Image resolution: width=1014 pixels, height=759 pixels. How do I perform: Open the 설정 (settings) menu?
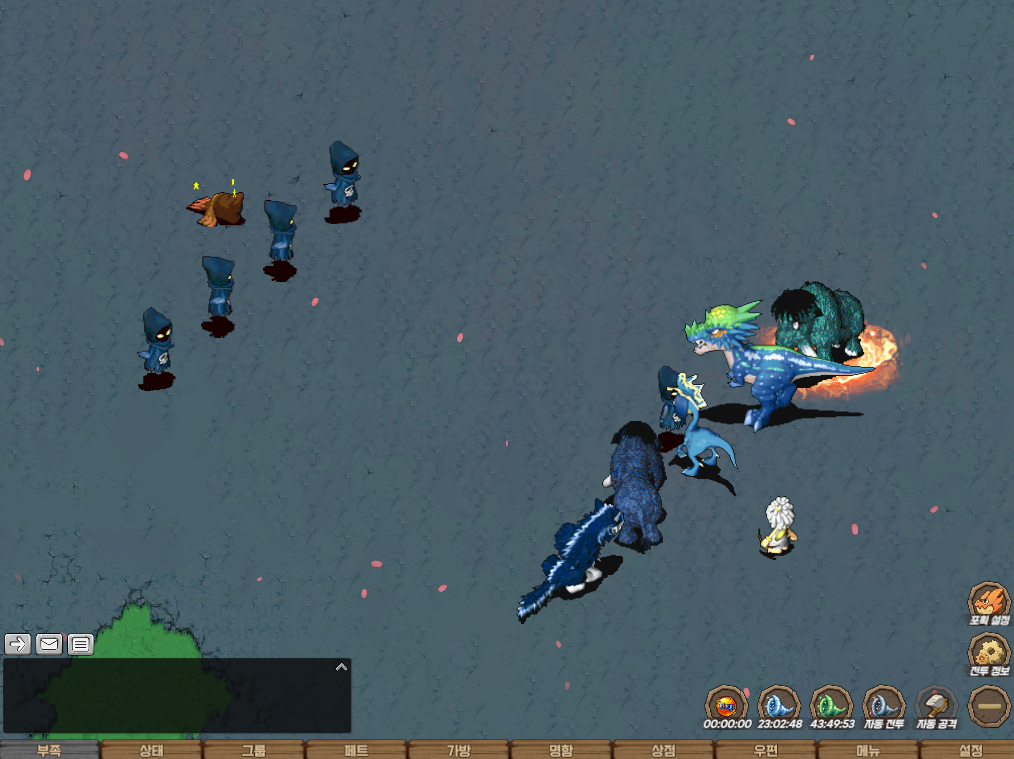[969, 750]
